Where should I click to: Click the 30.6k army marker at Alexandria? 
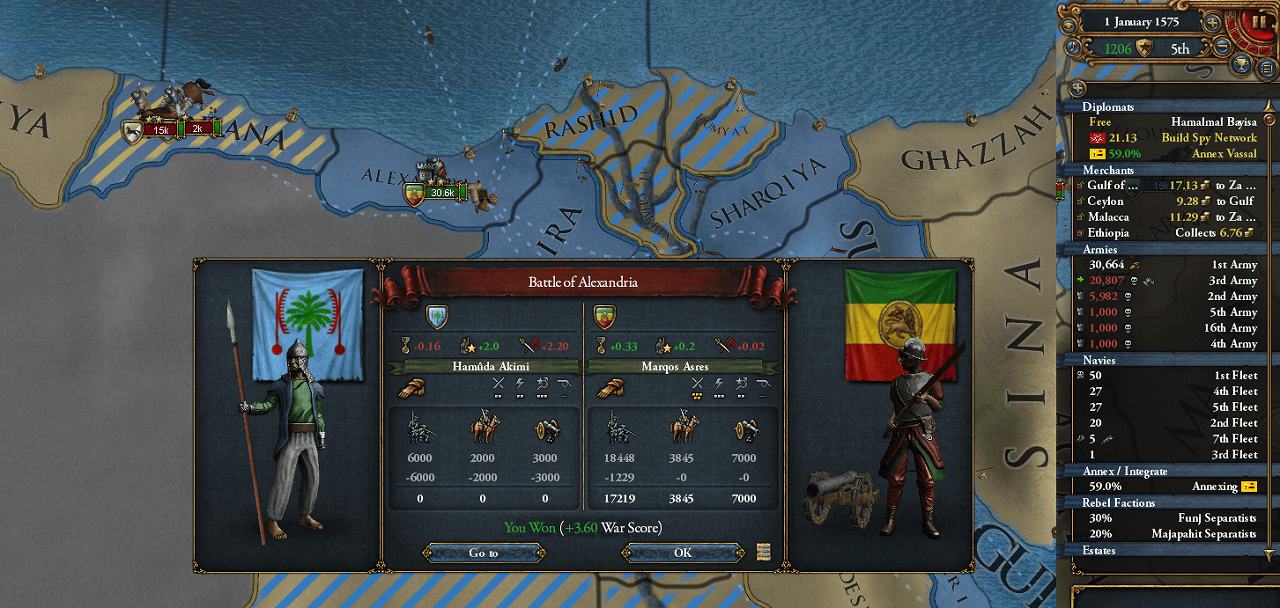point(440,192)
